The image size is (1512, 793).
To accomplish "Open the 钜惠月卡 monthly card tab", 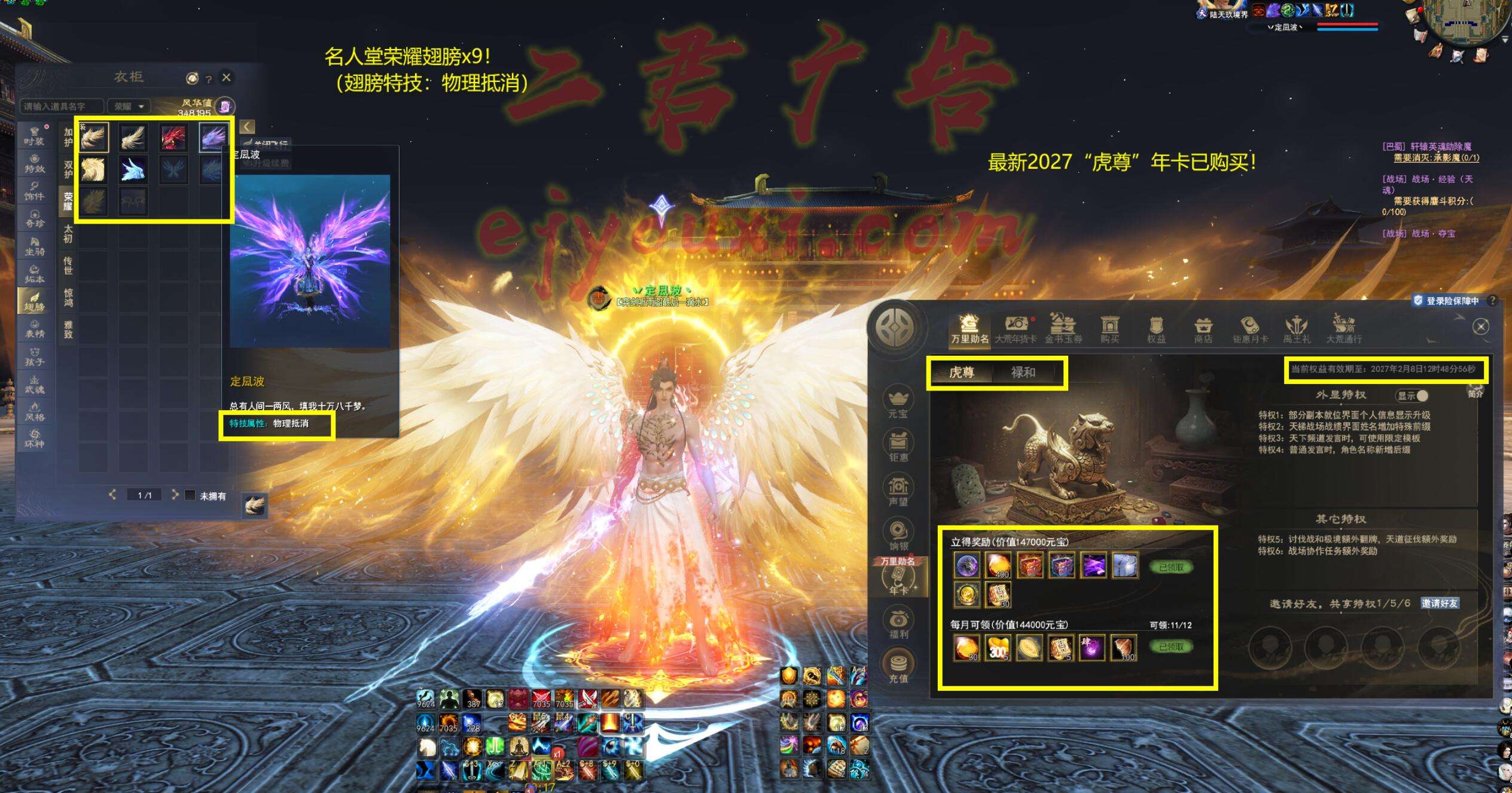I will (1250, 330).
